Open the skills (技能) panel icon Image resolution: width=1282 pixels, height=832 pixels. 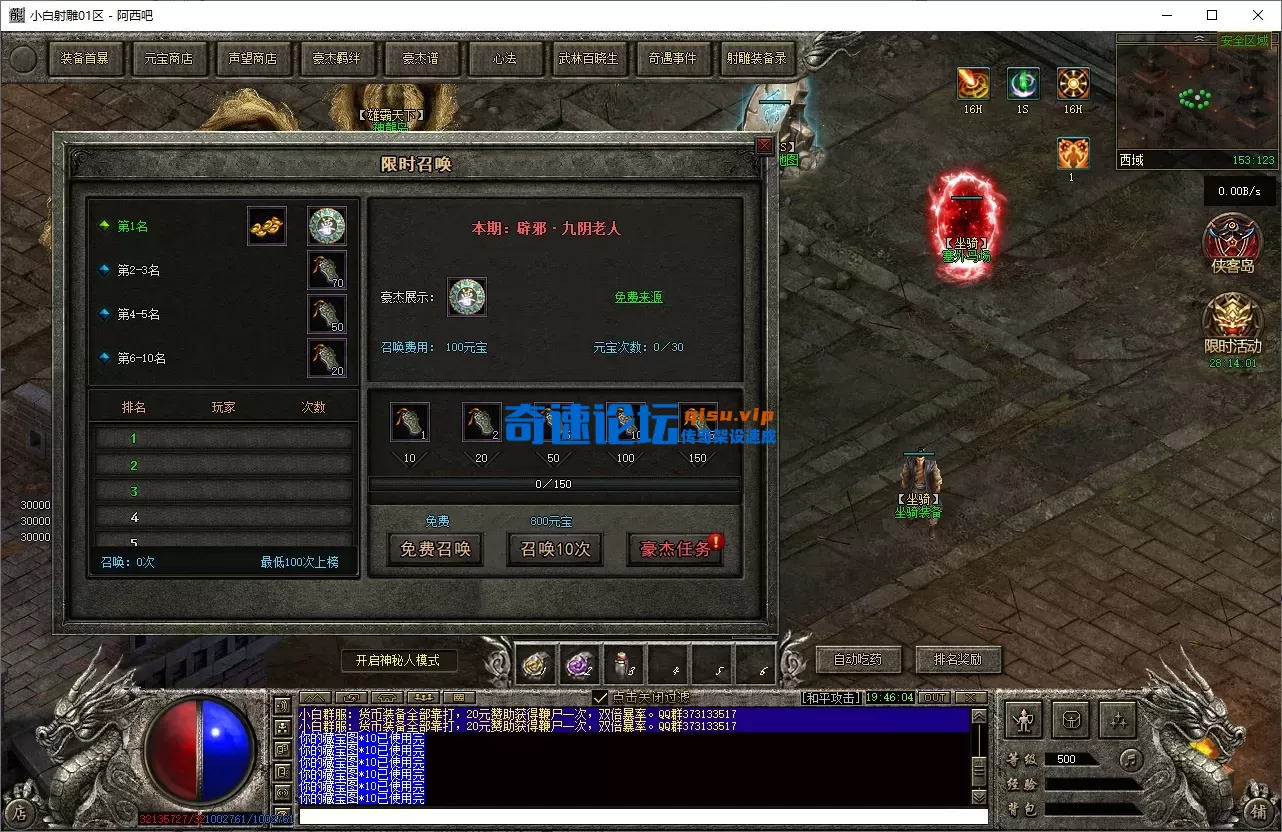(1117, 720)
